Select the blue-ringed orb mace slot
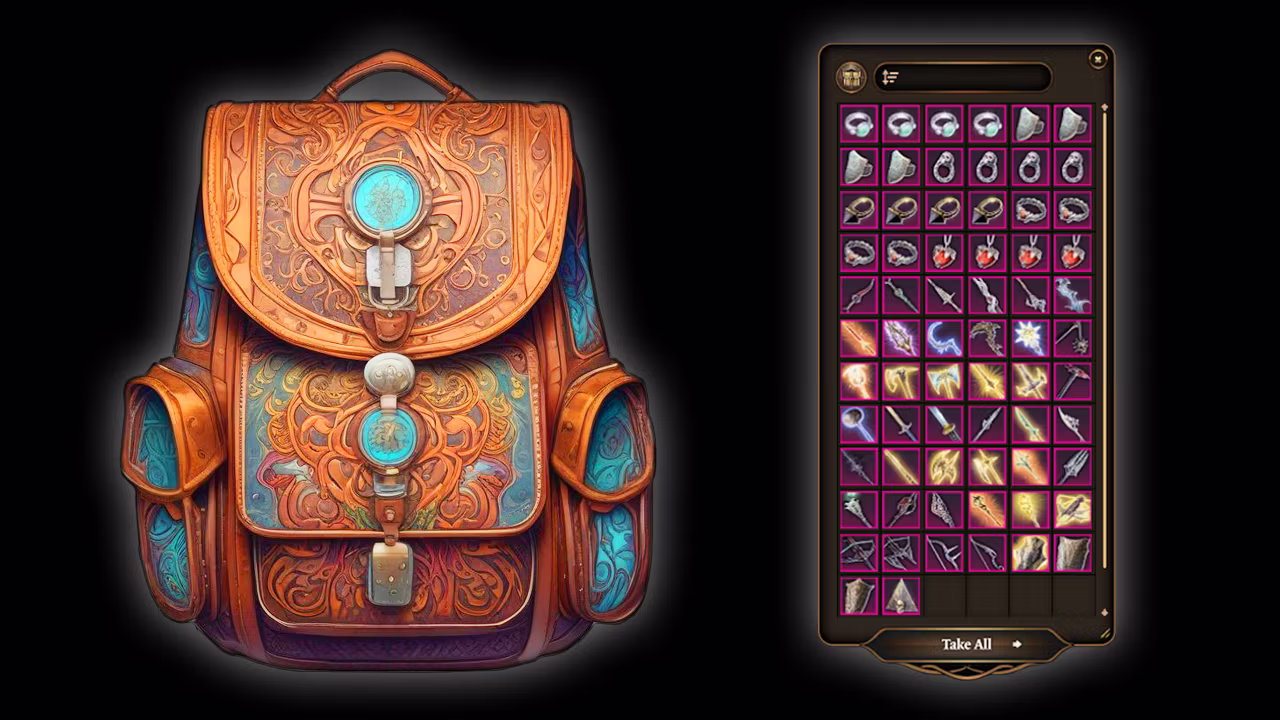This screenshot has height=720, width=1280. click(x=858, y=424)
